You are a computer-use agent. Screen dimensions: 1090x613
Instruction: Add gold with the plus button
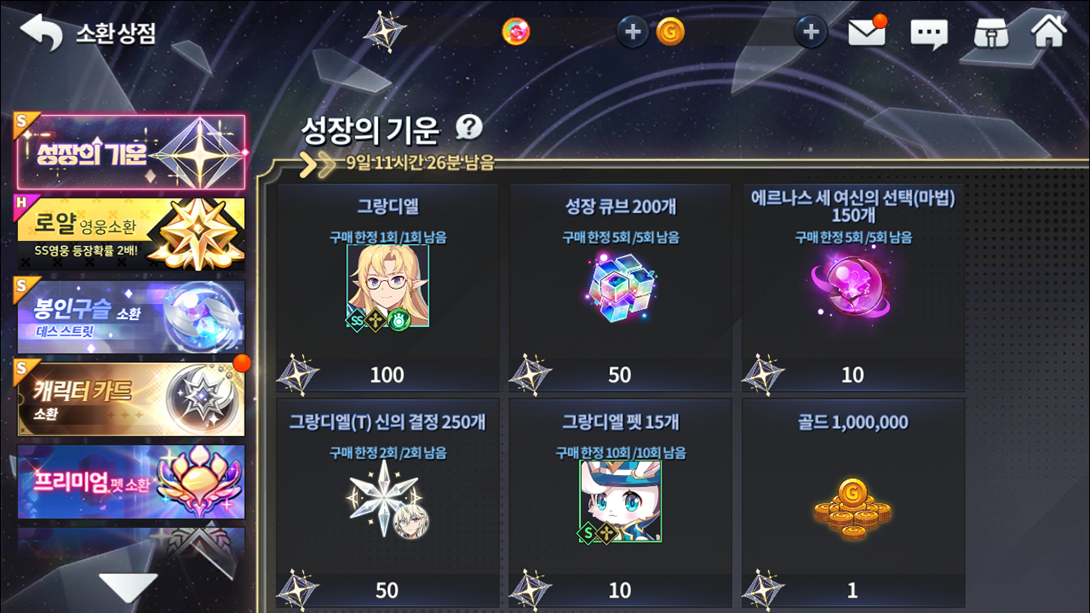810,32
